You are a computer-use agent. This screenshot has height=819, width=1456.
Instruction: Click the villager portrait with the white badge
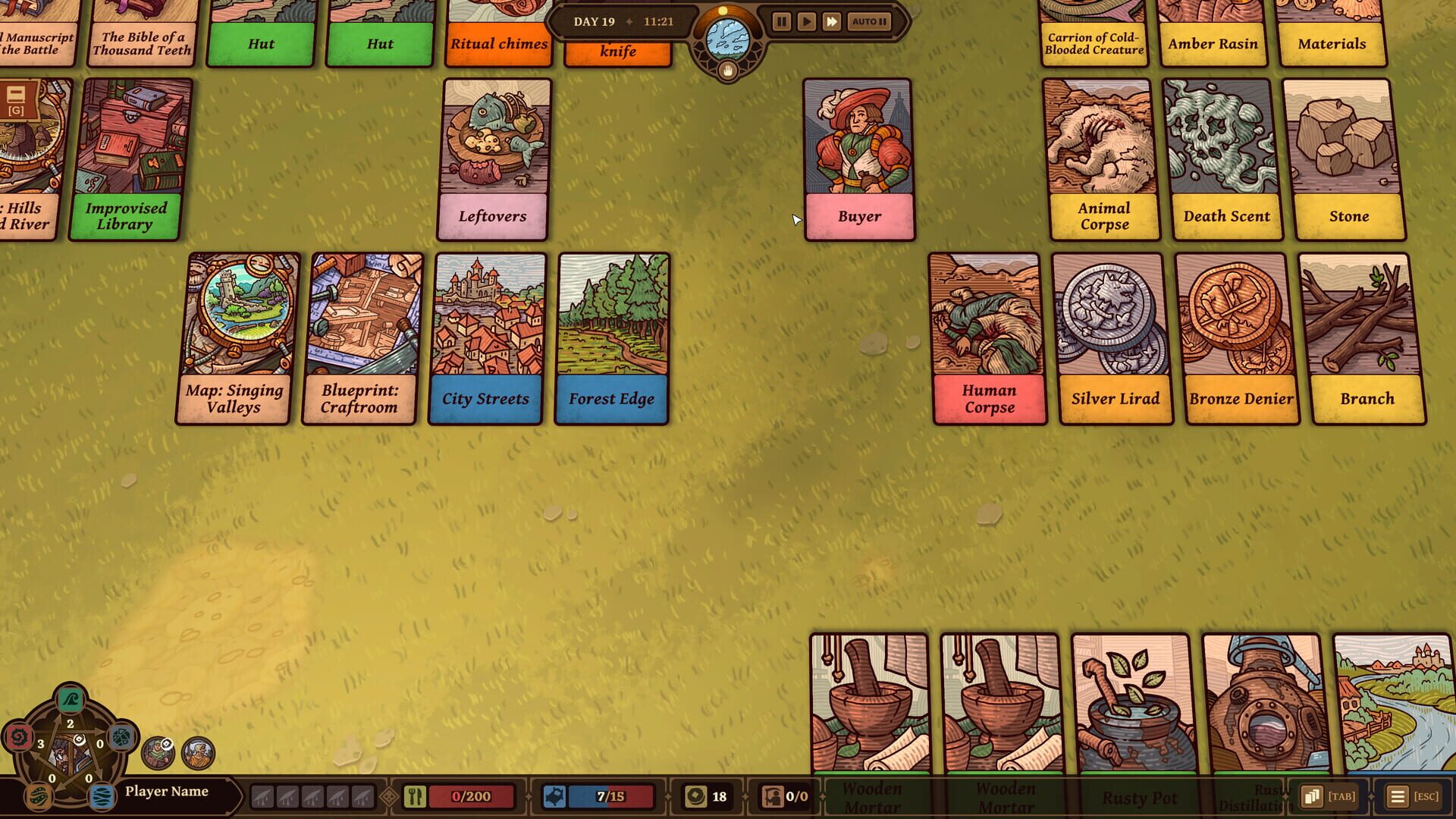point(158,752)
